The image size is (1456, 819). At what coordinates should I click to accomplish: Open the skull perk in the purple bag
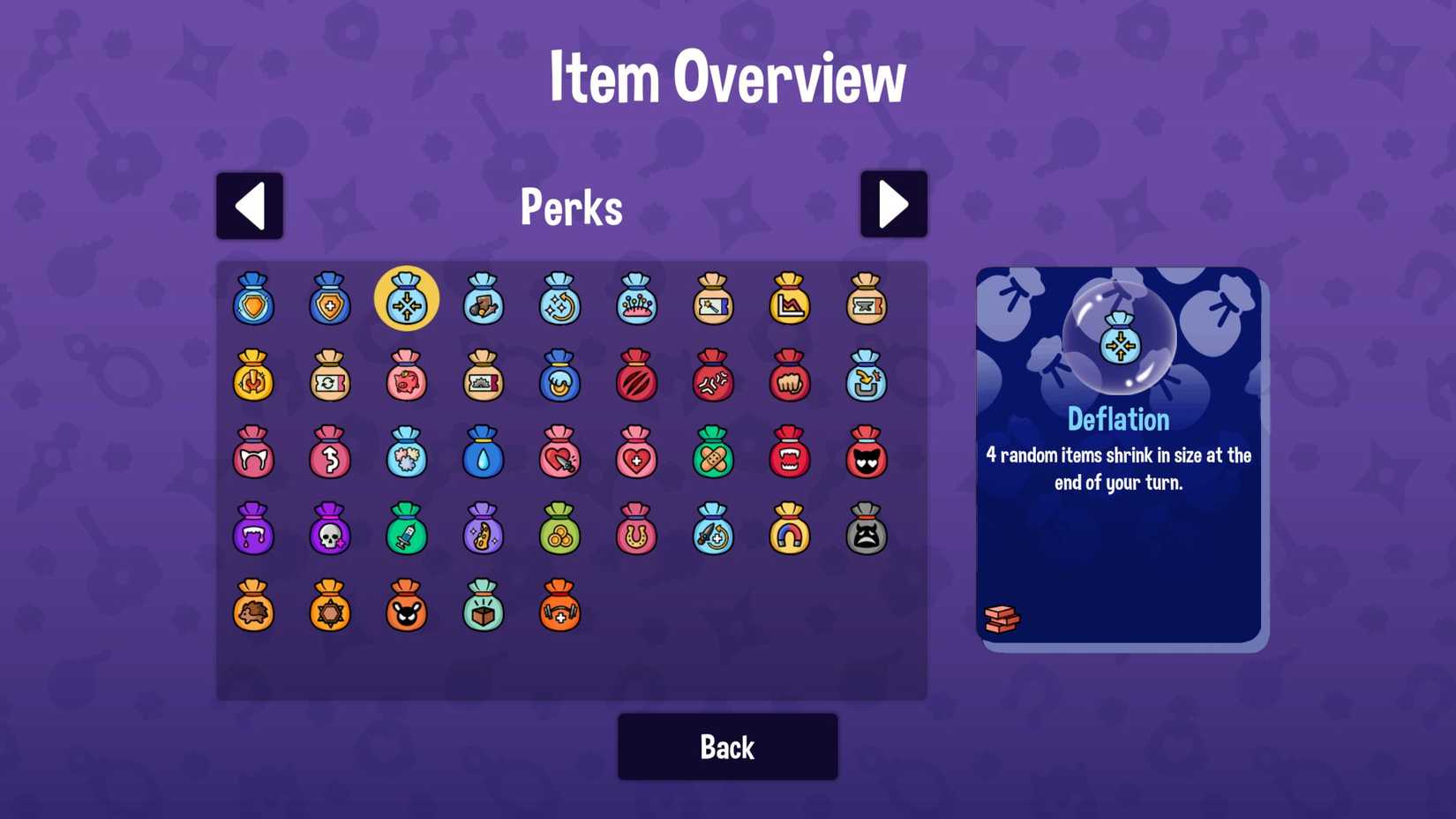click(330, 531)
